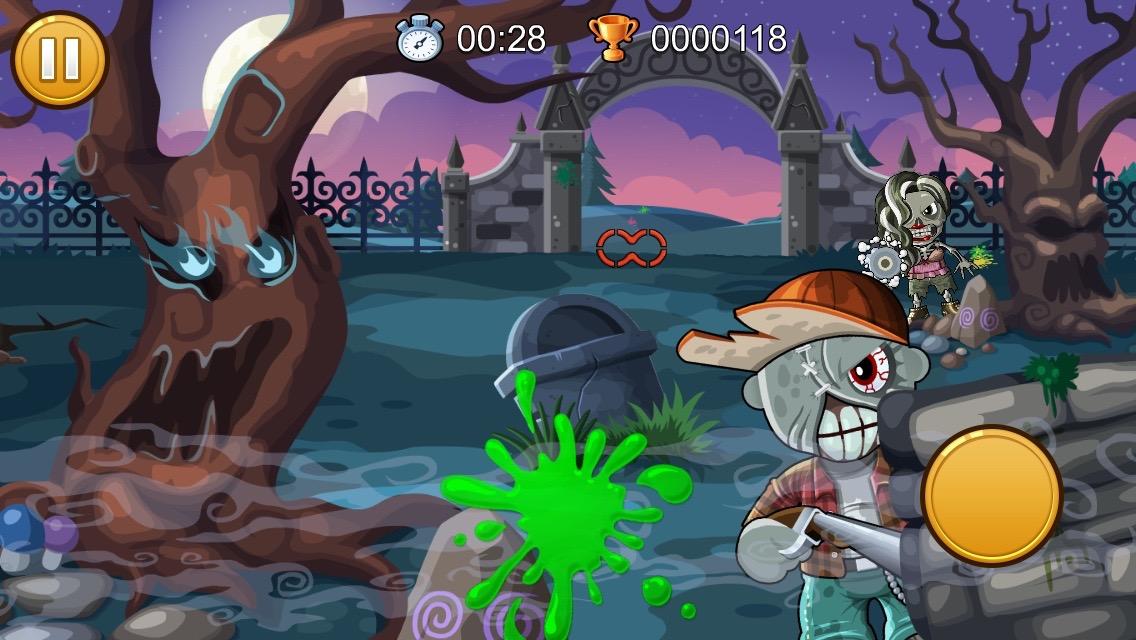Tap the large round gold fire button
Image resolution: width=1136 pixels, height=640 pixels.
(990, 494)
